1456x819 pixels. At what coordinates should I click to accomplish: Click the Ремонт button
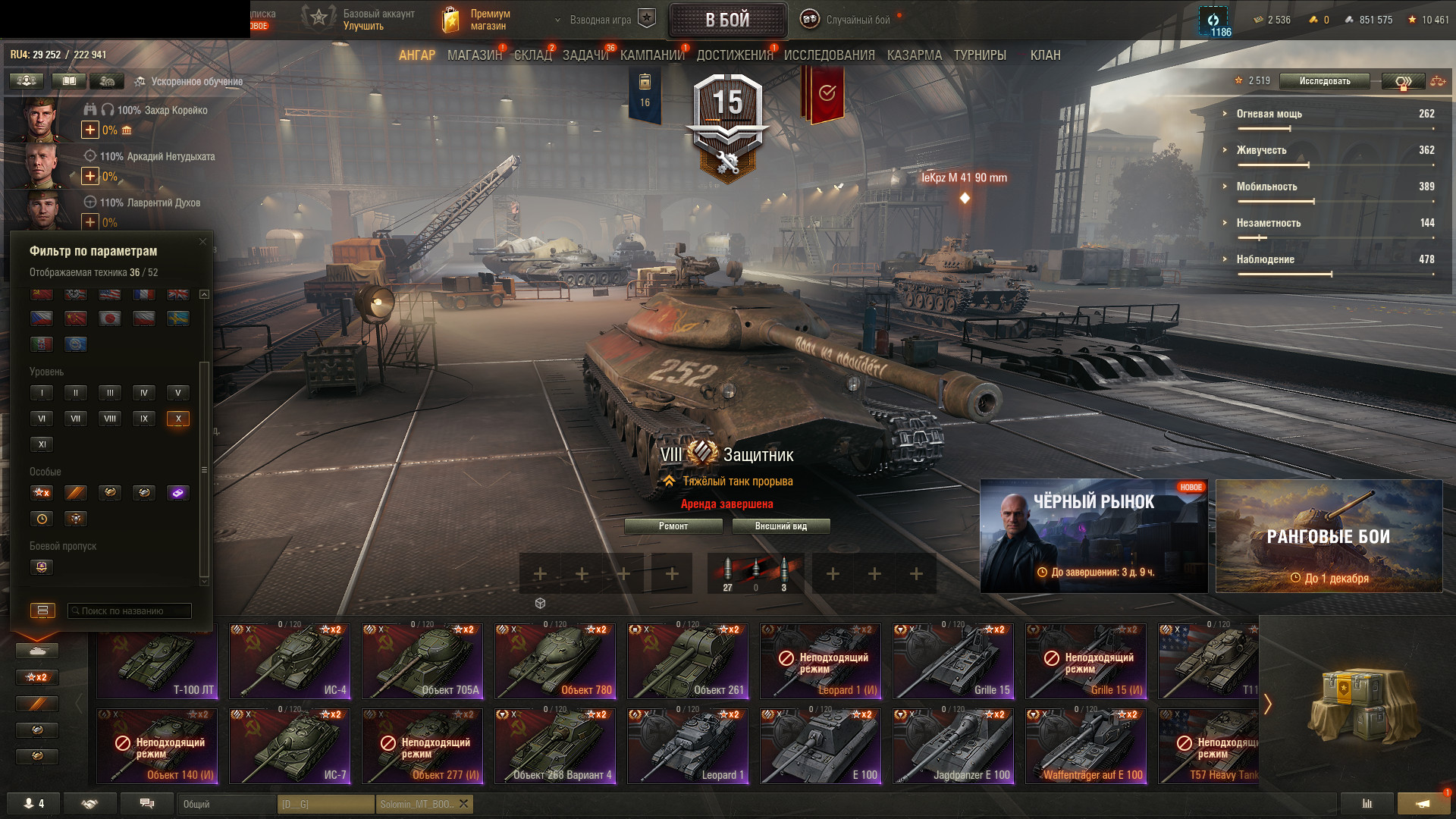click(673, 526)
